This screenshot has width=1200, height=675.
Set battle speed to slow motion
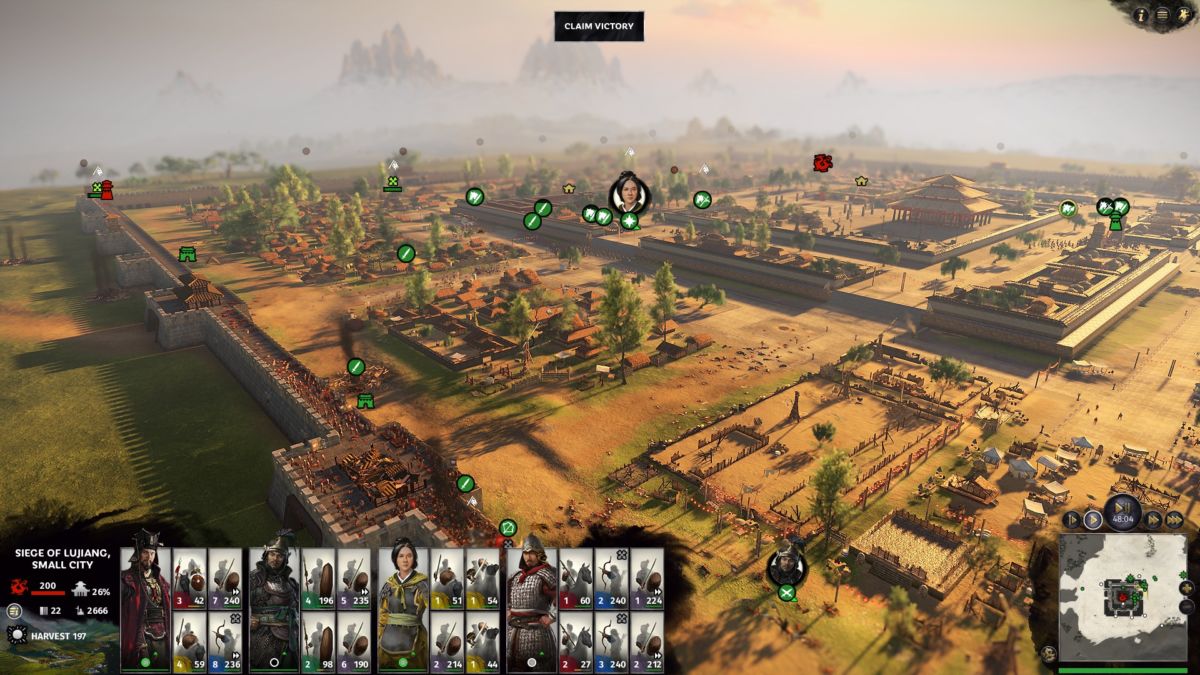[x=1071, y=519]
